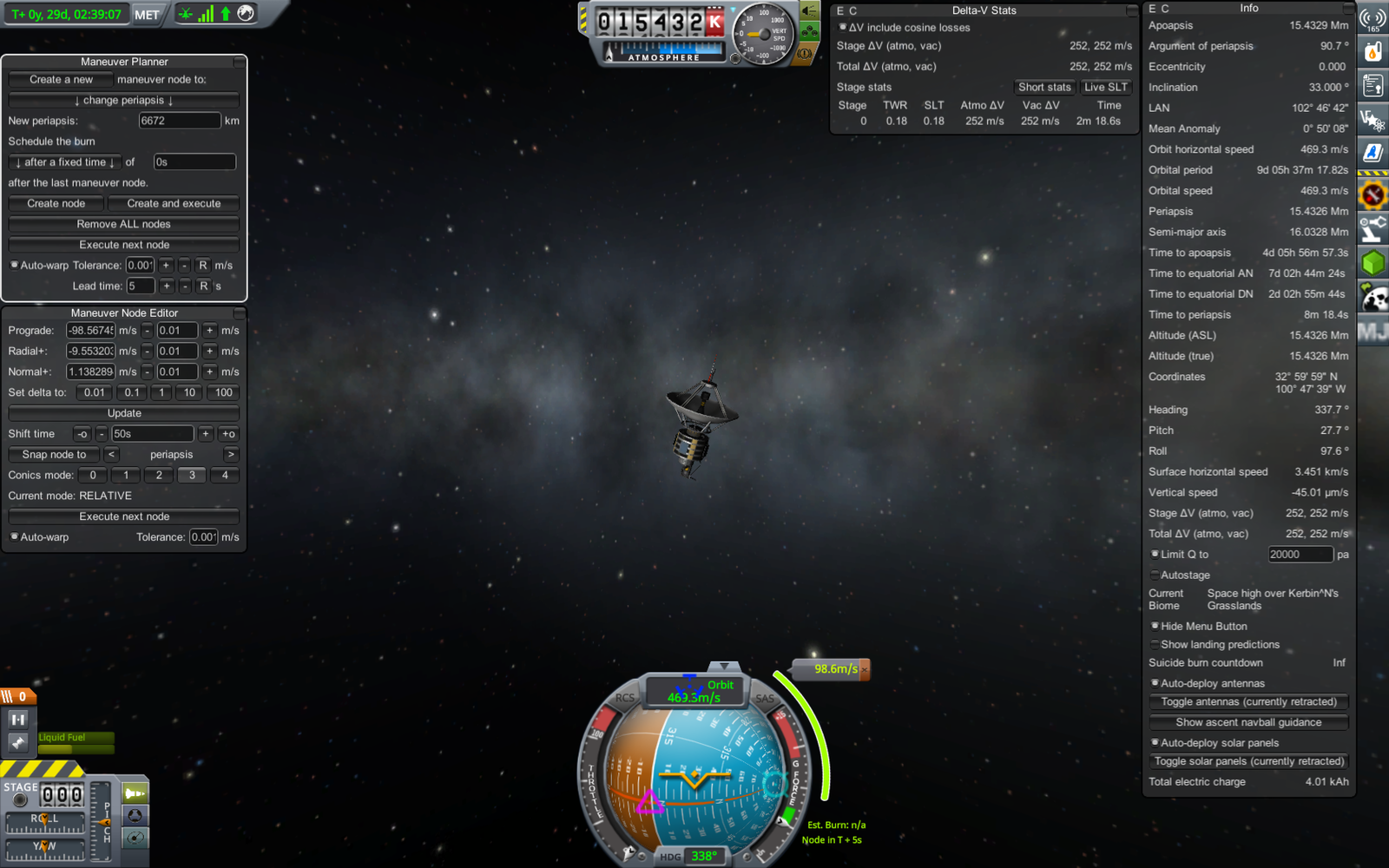Toggle antennas (currently retracted)

click(x=1248, y=701)
